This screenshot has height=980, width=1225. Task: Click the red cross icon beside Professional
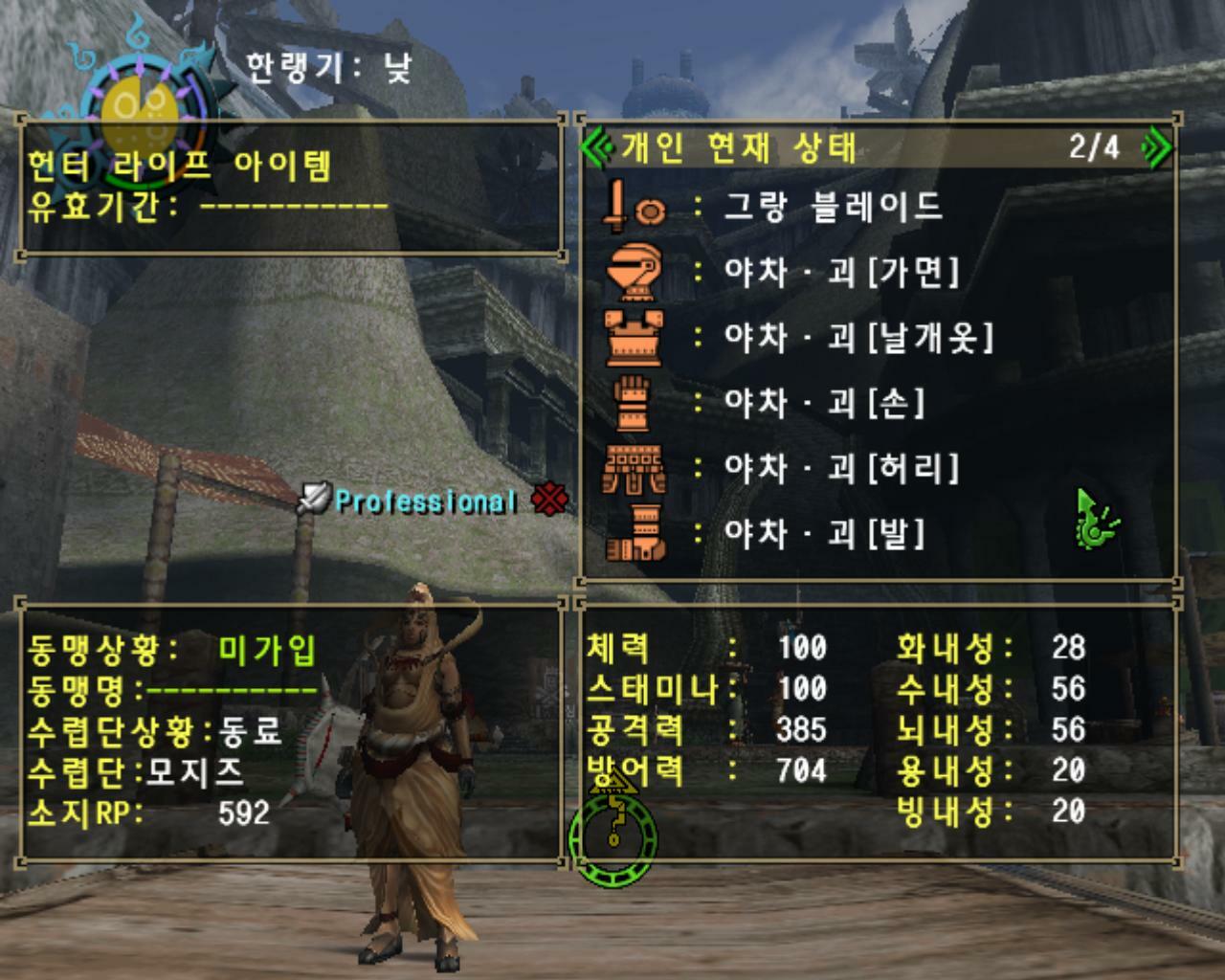click(x=548, y=500)
